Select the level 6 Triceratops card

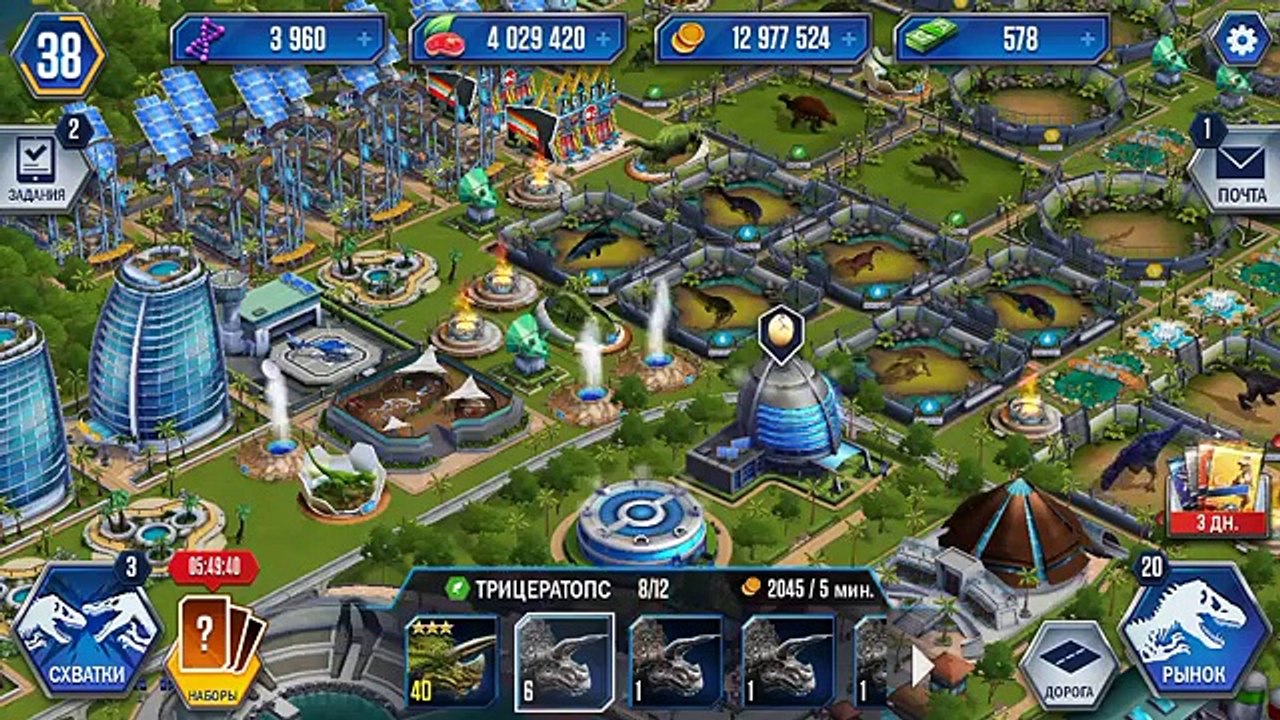coord(563,661)
